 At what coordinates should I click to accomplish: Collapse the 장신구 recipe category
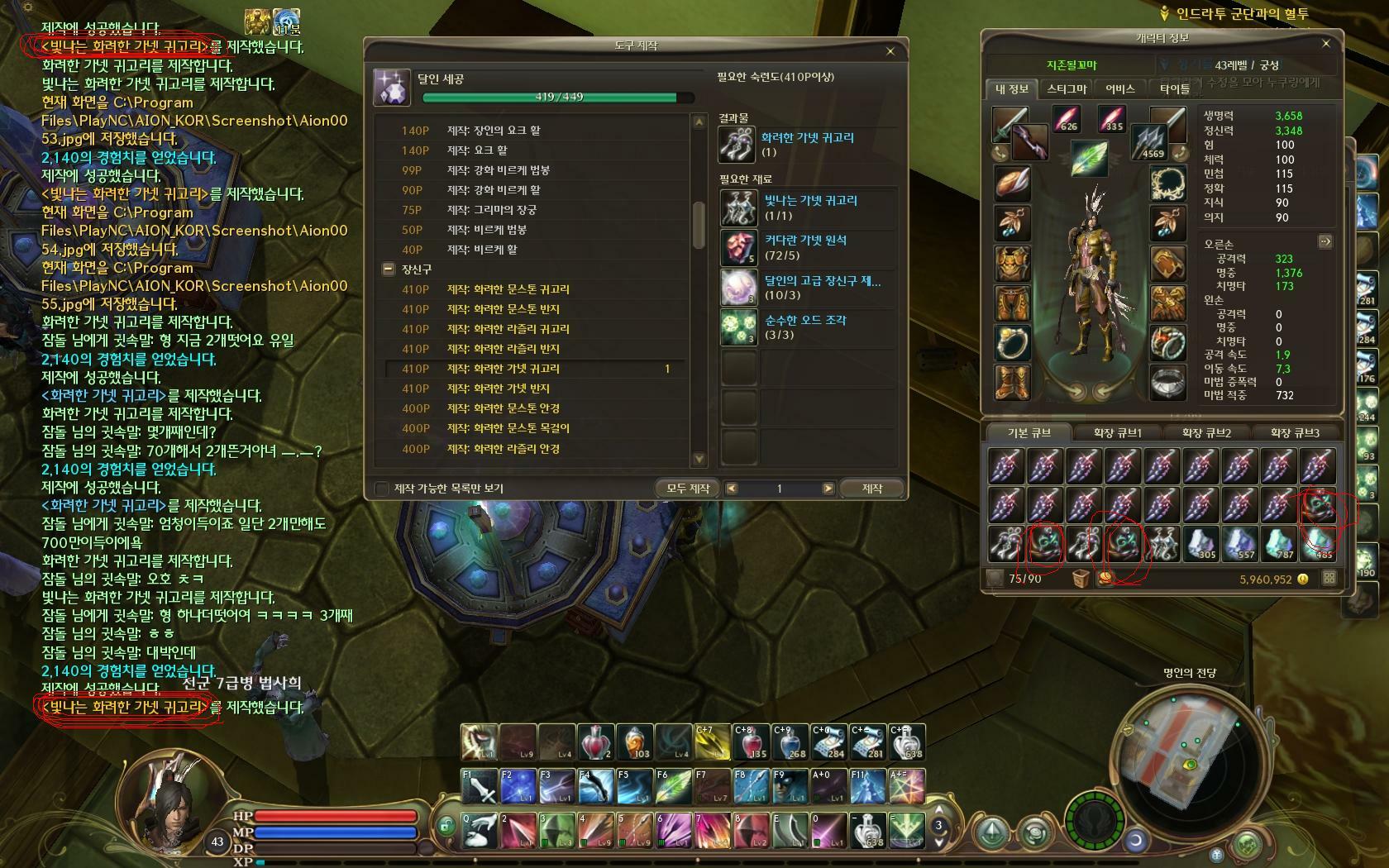(x=388, y=269)
